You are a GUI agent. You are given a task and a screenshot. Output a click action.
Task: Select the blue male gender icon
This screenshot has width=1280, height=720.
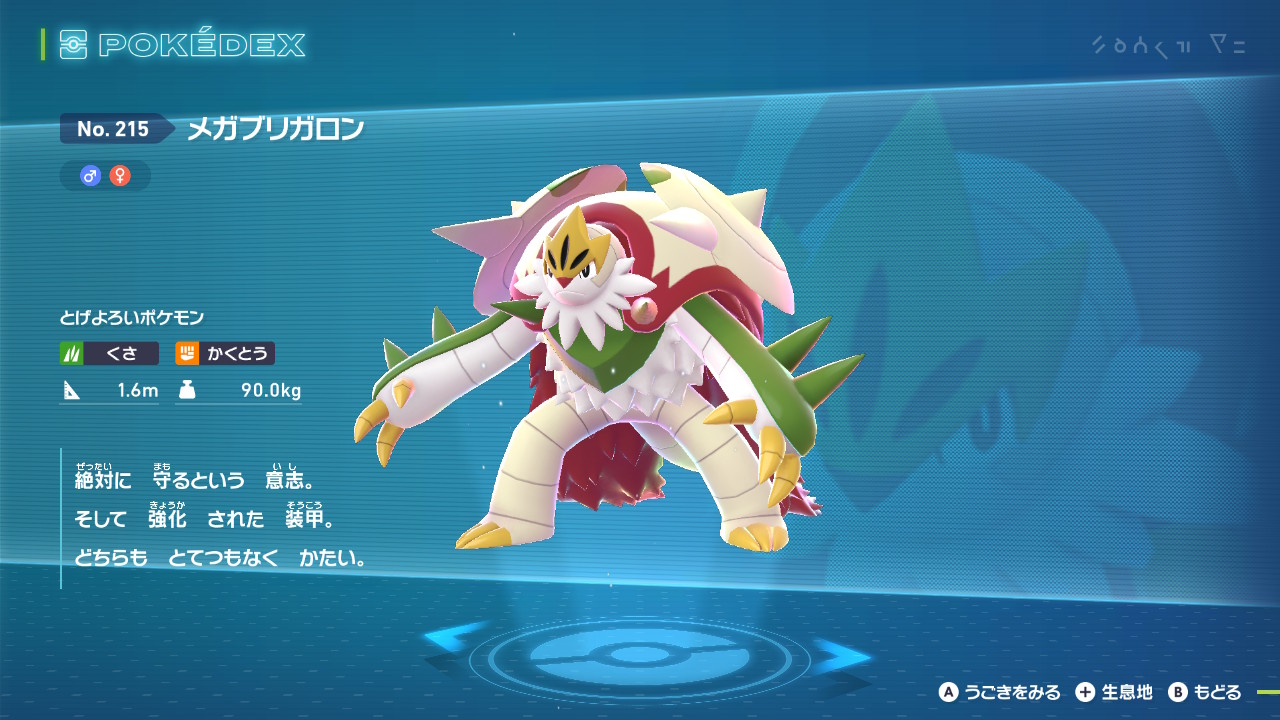[91, 176]
